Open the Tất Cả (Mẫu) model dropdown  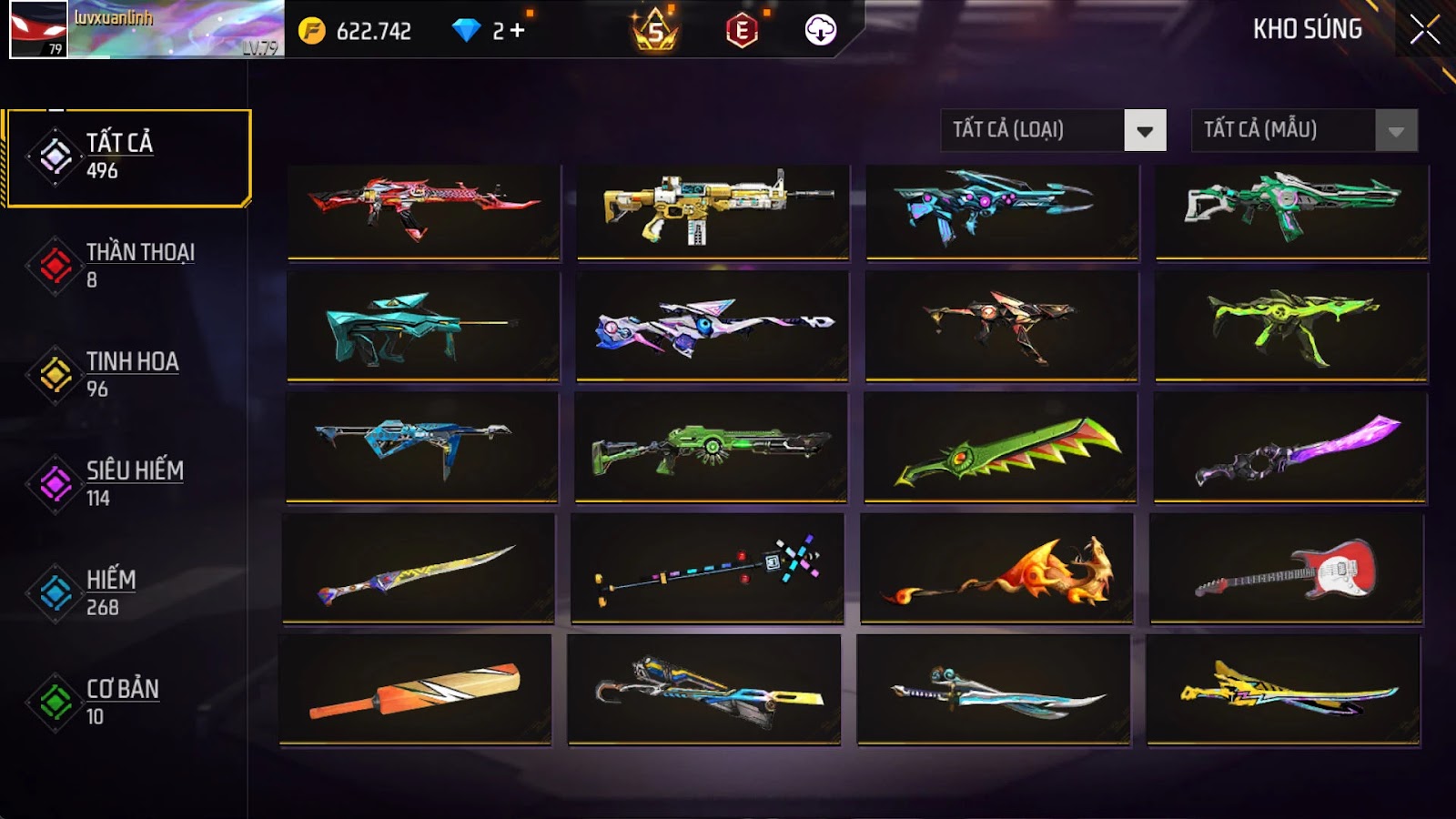coord(1396,131)
